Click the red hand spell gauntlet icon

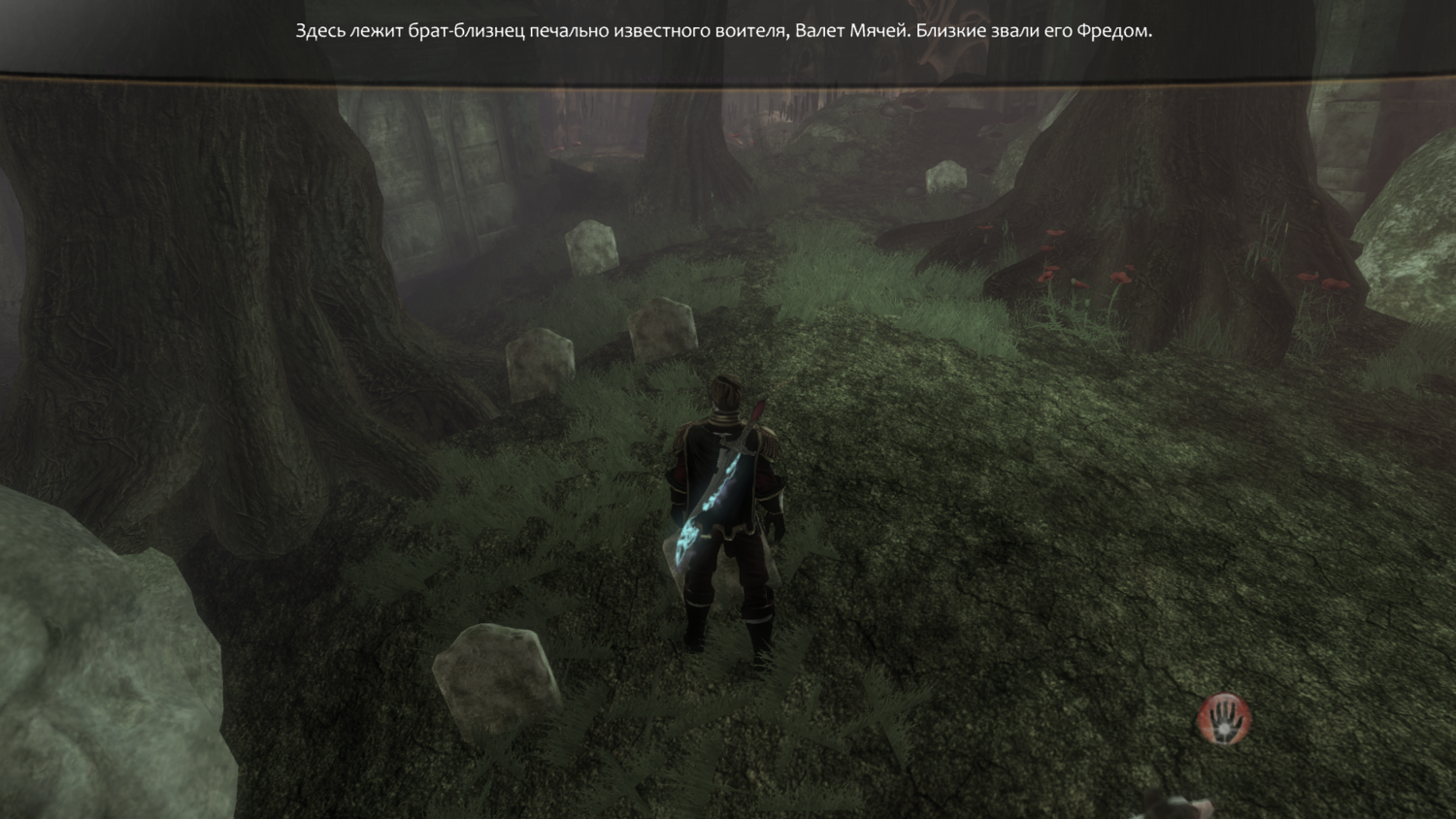click(1224, 719)
